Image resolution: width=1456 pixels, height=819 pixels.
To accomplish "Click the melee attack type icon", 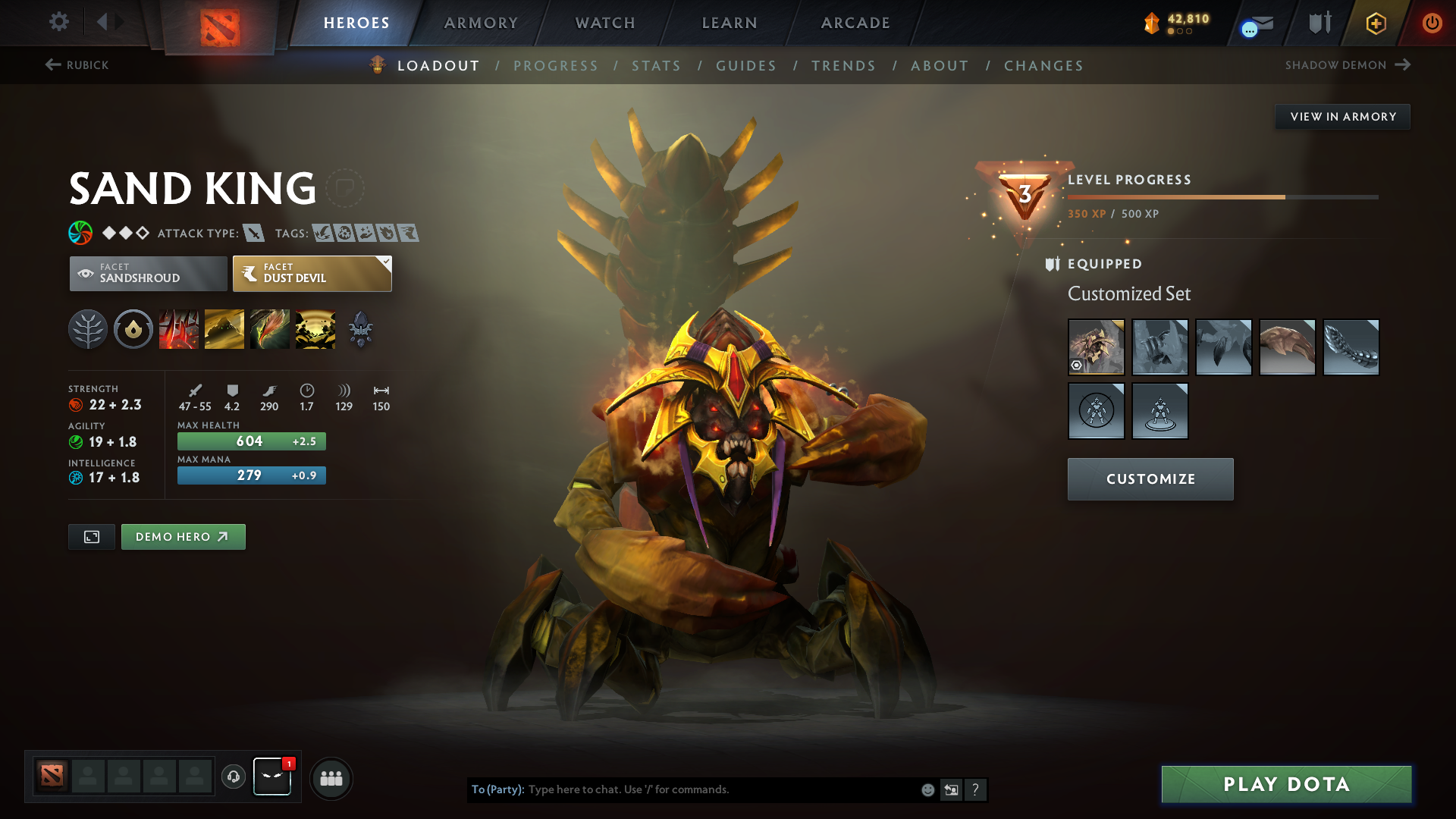I will pos(256,234).
